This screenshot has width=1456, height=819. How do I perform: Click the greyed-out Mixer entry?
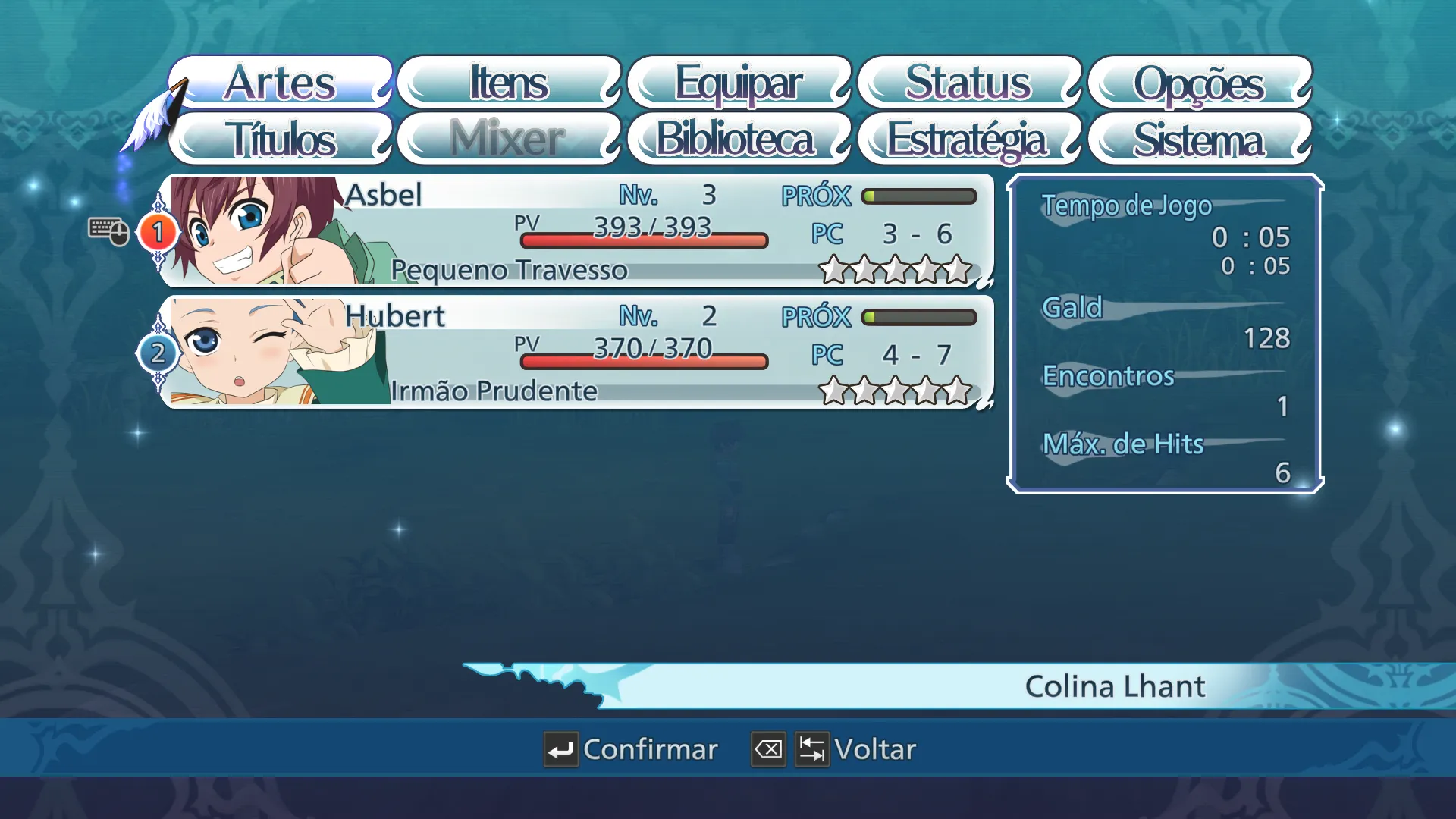509,139
